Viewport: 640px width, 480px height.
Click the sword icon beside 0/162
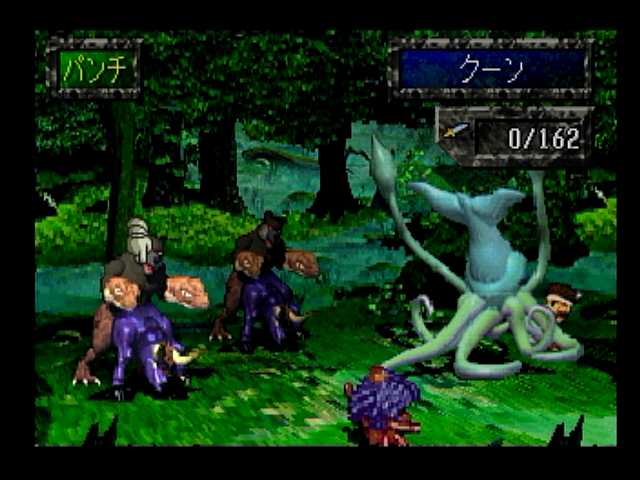click(x=456, y=134)
